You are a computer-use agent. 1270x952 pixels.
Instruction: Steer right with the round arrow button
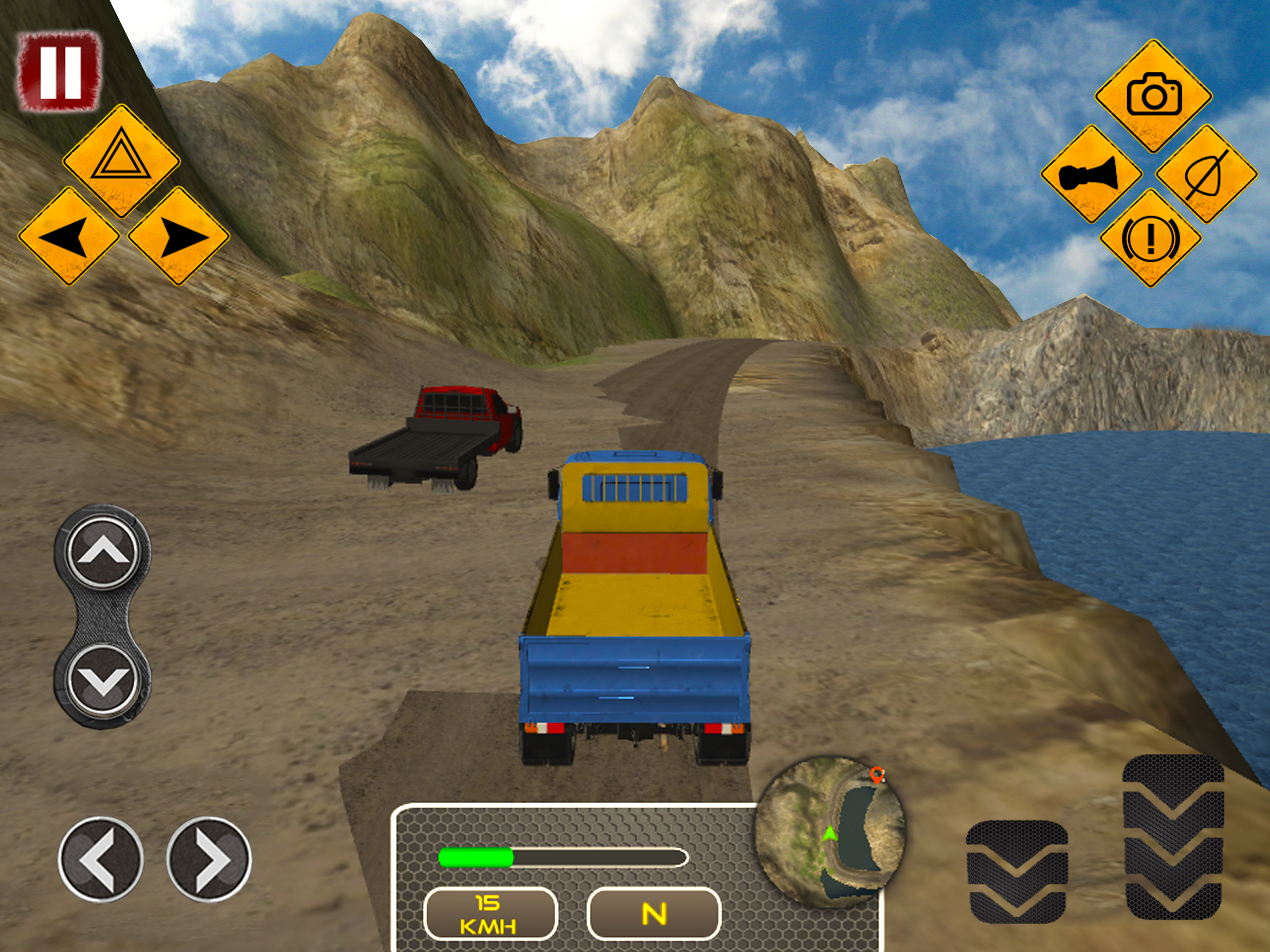pos(209,859)
